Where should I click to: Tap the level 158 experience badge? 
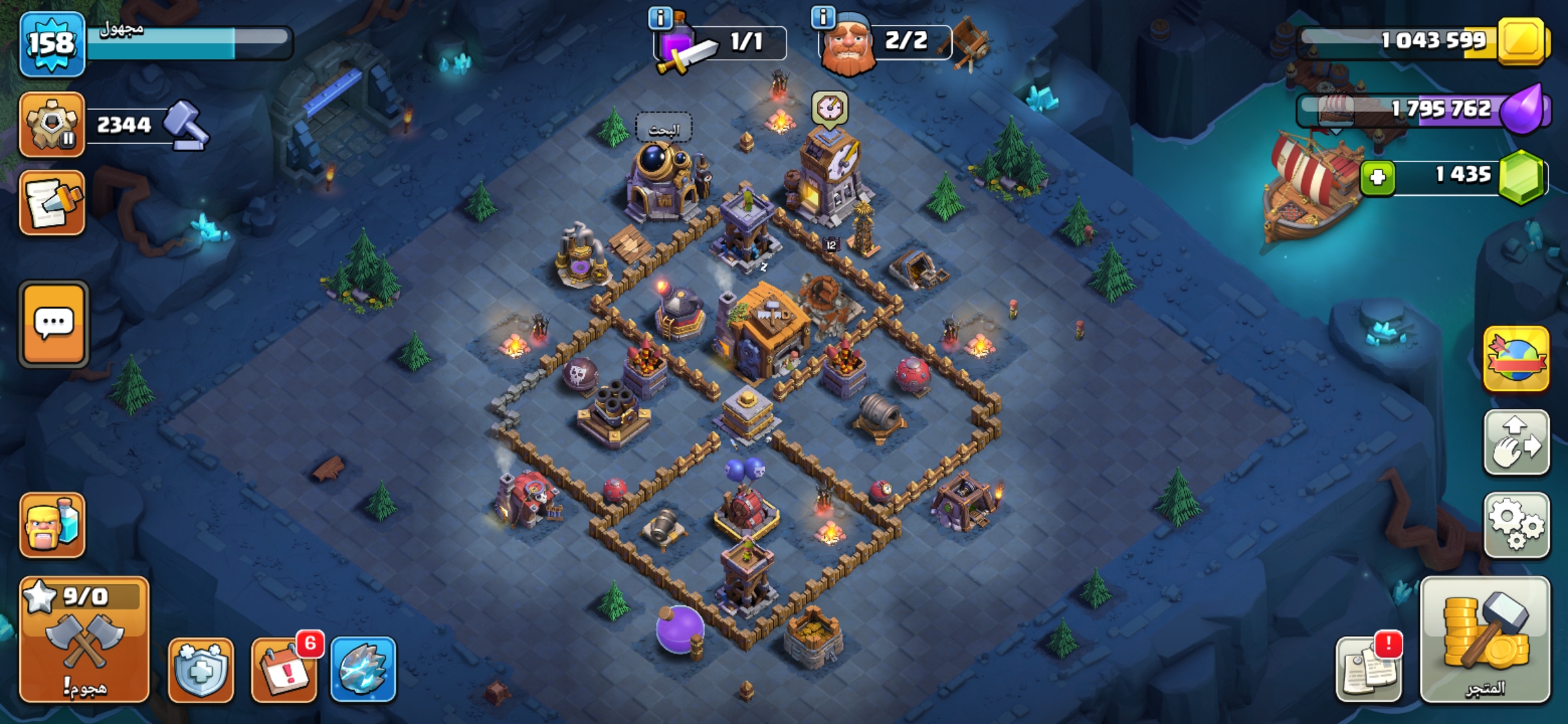pos(52,44)
